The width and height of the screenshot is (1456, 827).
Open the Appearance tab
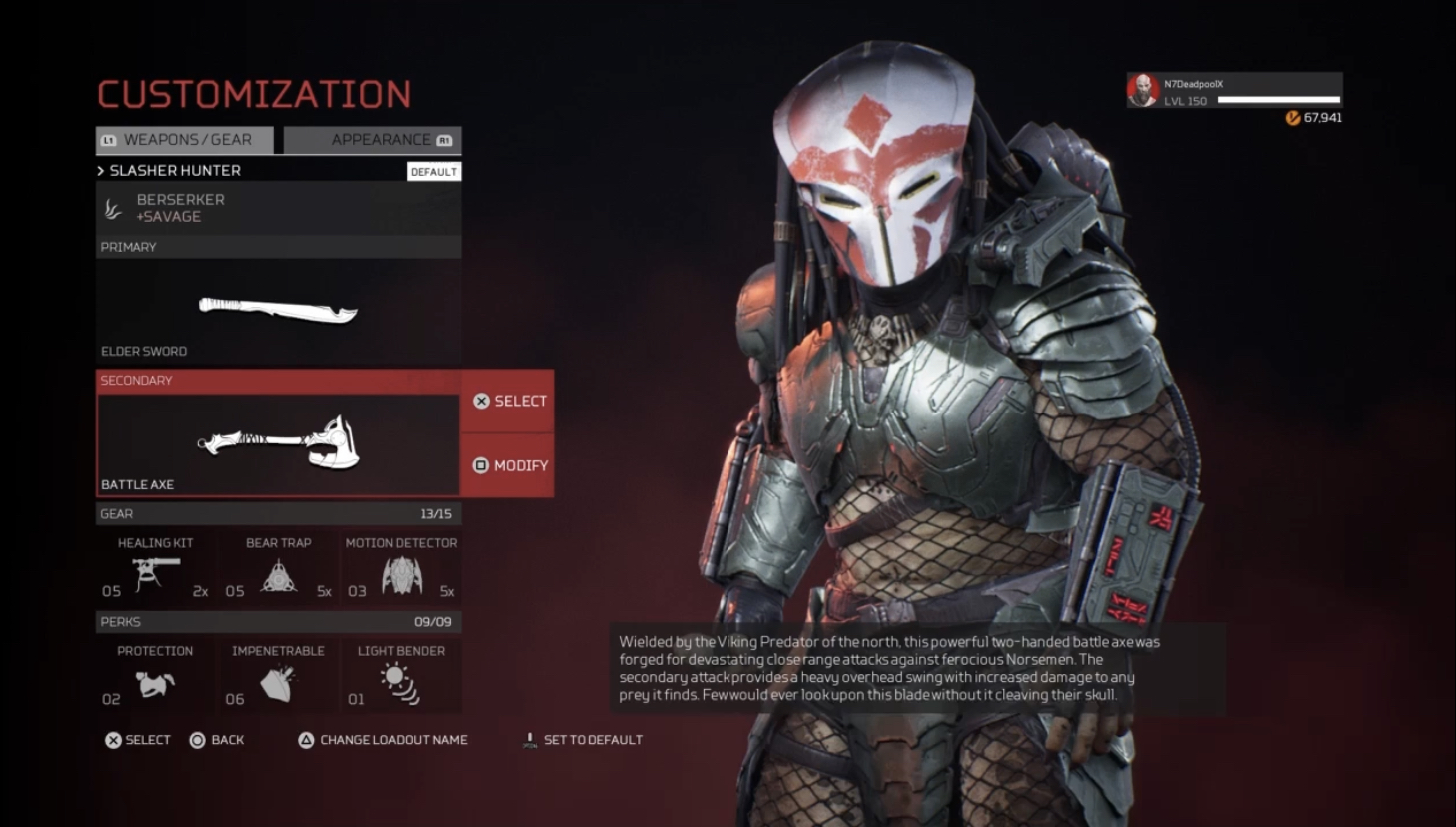click(x=372, y=140)
